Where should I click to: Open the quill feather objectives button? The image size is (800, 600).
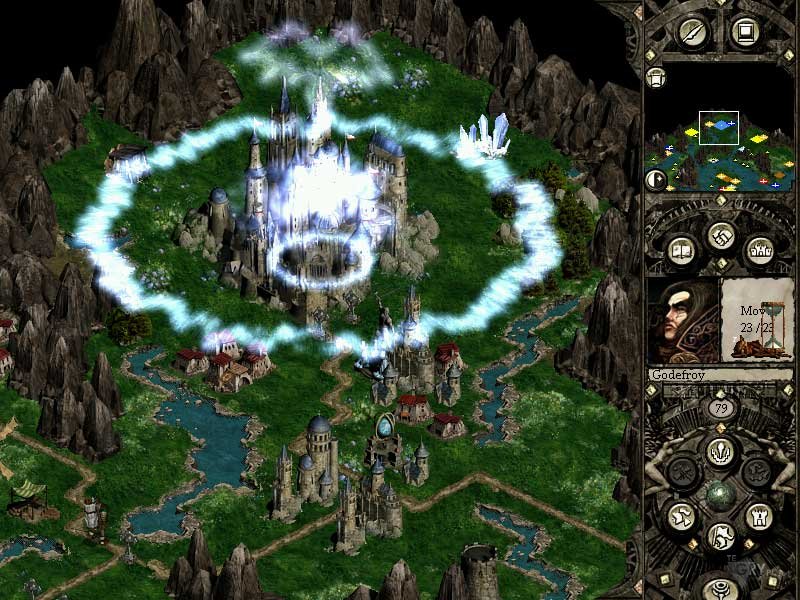[x=692, y=31]
